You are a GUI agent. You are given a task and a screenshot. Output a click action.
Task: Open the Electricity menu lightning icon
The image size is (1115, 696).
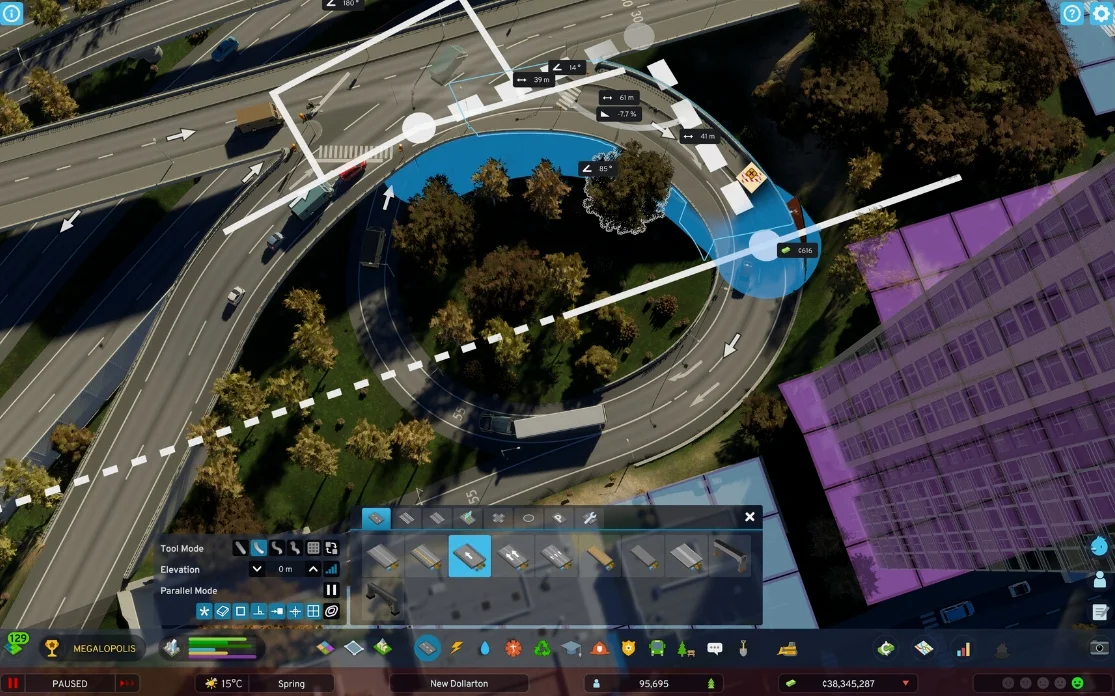pos(457,648)
